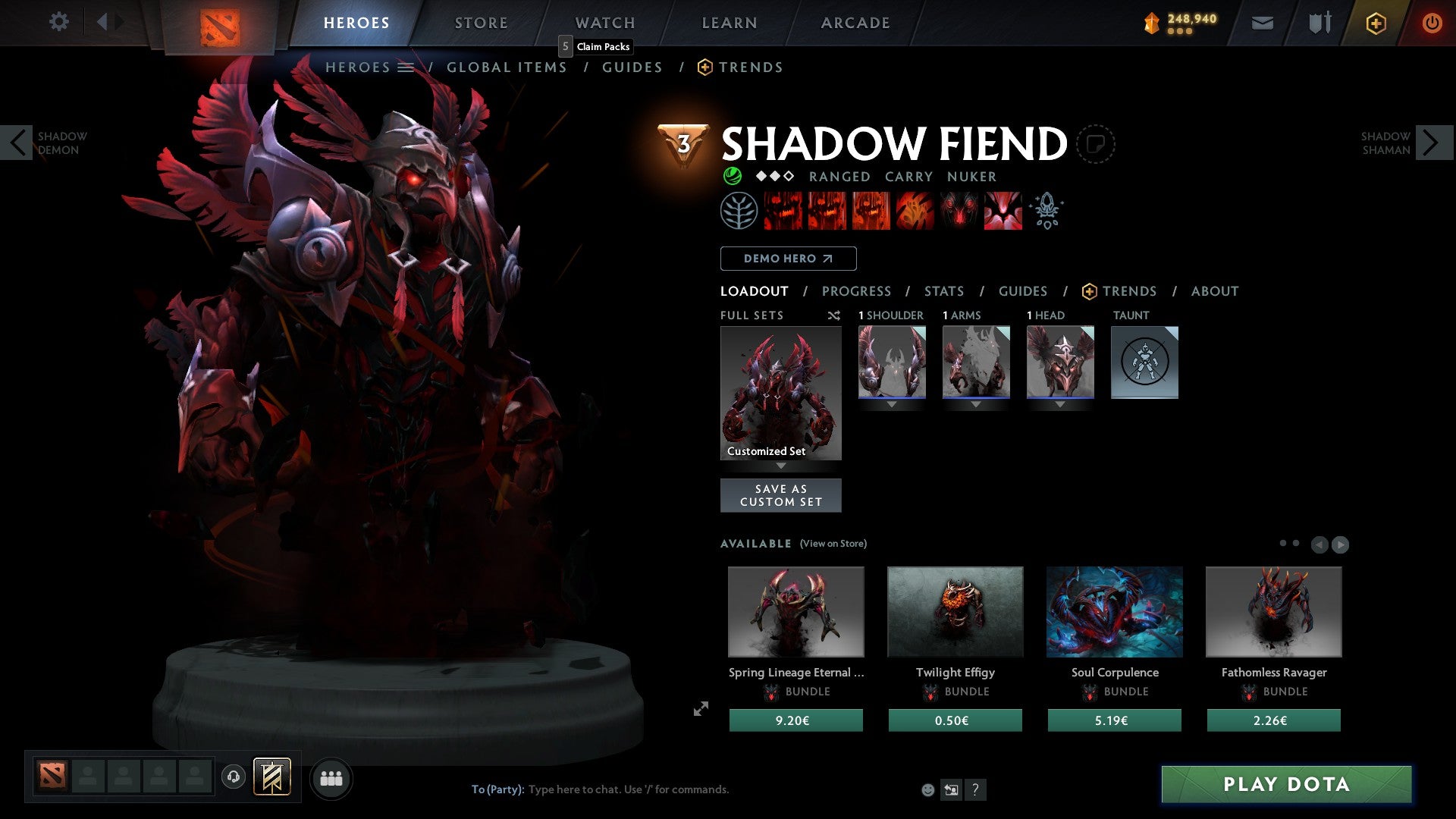Image resolution: width=1456 pixels, height=819 pixels.
Task: Toggle the shuffle icon next to FULL SETS
Action: [833, 315]
